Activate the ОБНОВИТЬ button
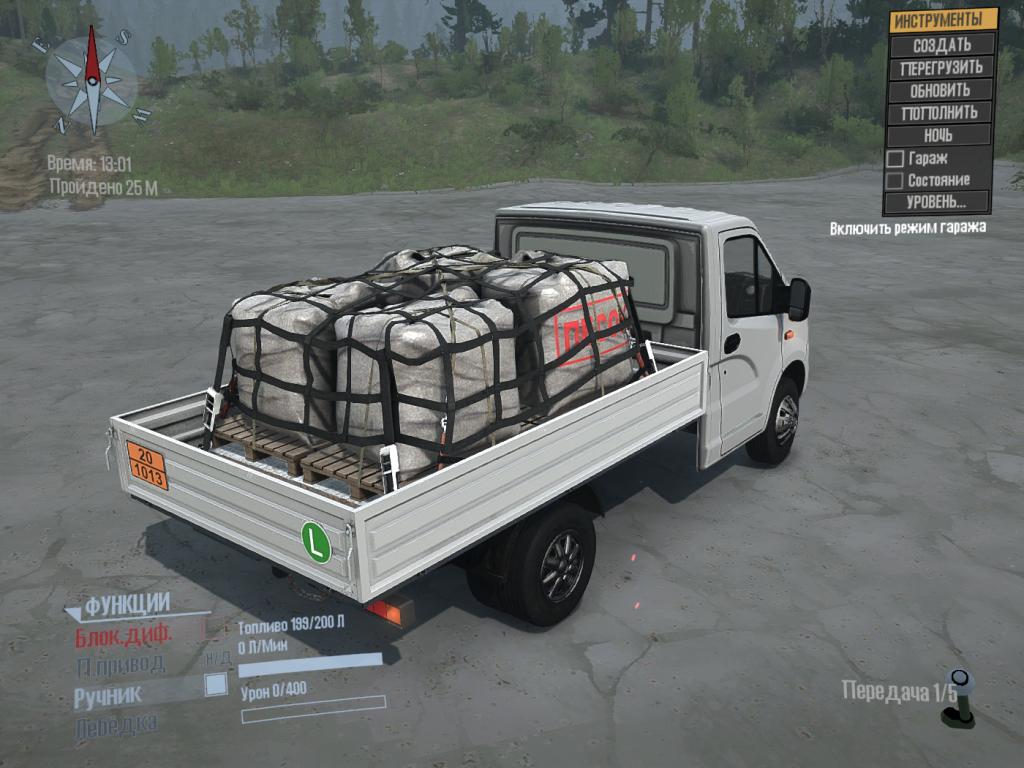This screenshot has height=768, width=1024. pos(940,90)
